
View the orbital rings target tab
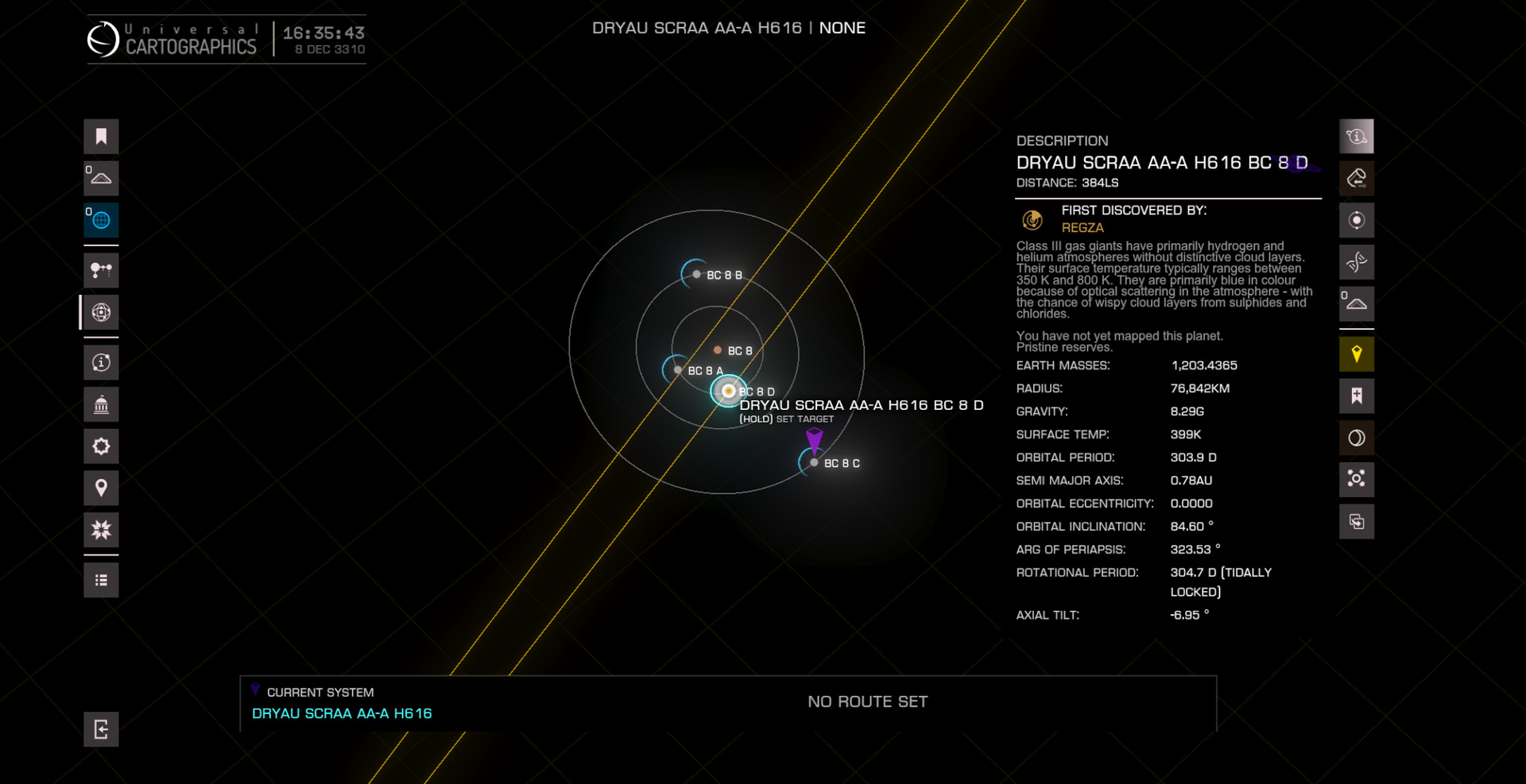point(1356,220)
